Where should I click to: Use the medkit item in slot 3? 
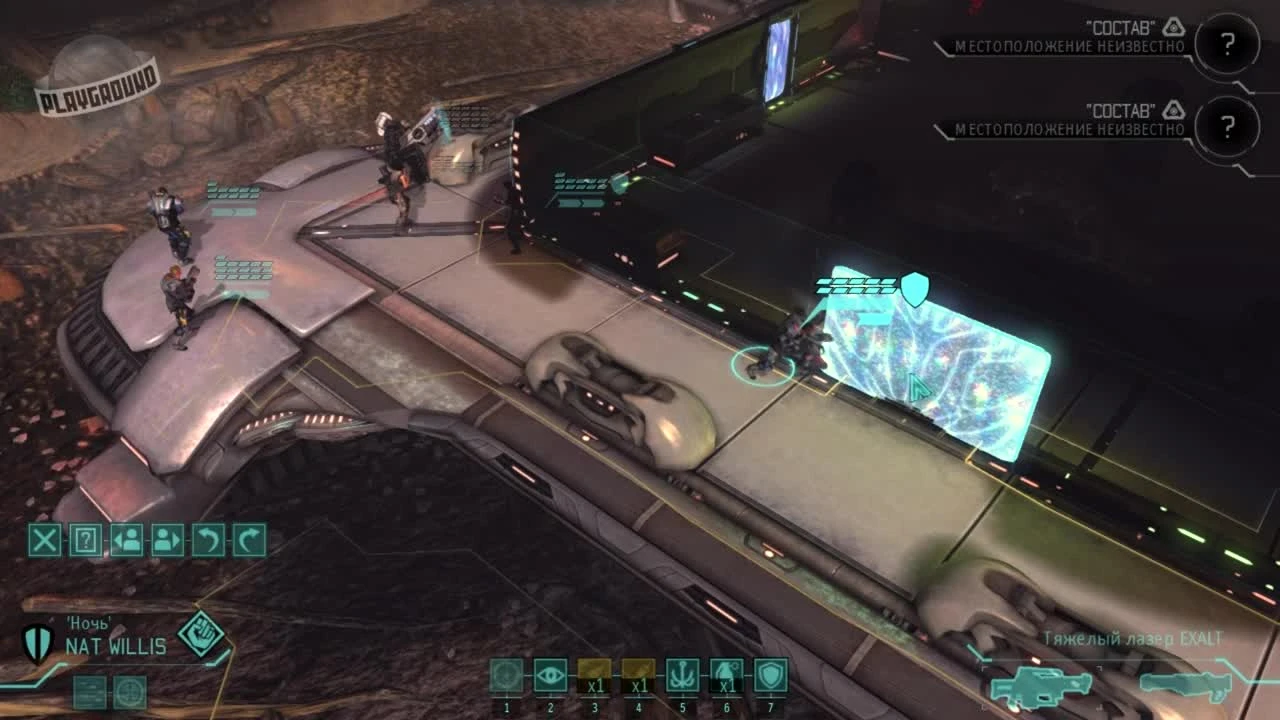tap(595, 676)
